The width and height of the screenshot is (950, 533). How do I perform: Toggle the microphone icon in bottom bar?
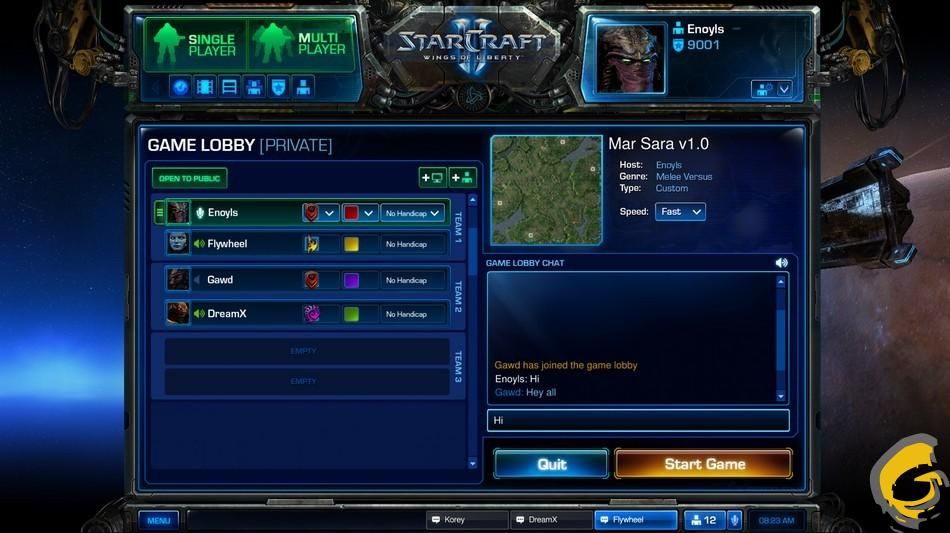(x=734, y=520)
